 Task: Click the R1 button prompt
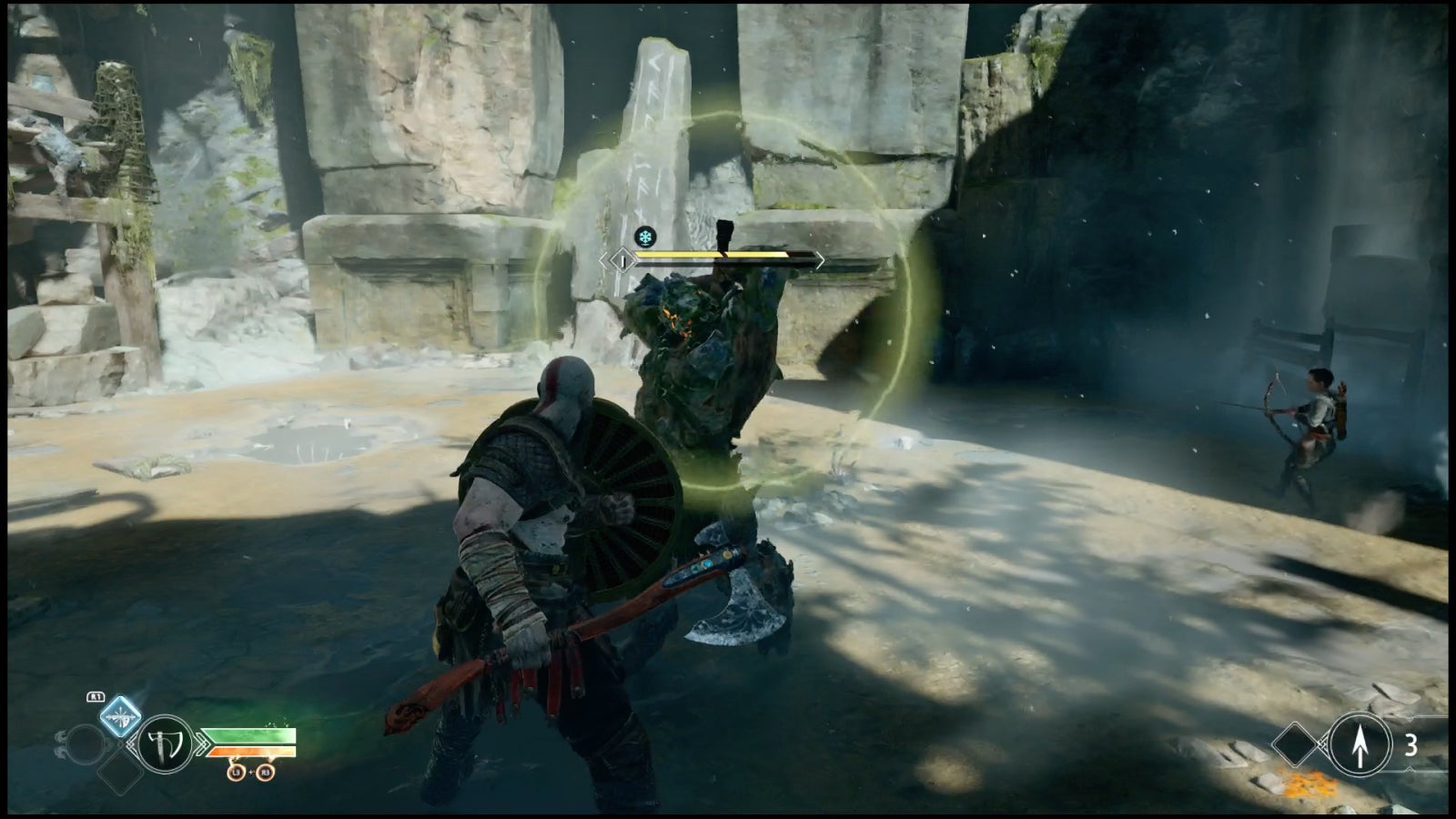pyautogui.click(x=96, y=696)
